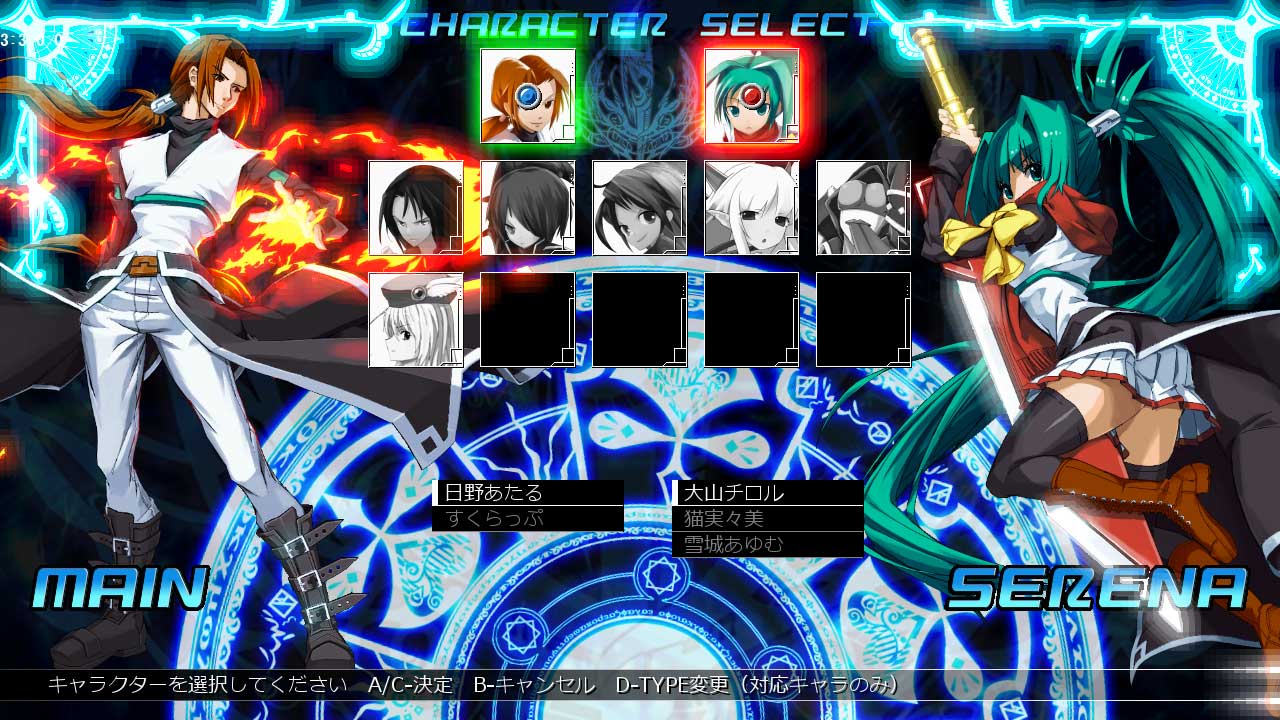The image size is (1280, 720).
Task: Choose the 日野あたる type entry
Action: [528, 492]
